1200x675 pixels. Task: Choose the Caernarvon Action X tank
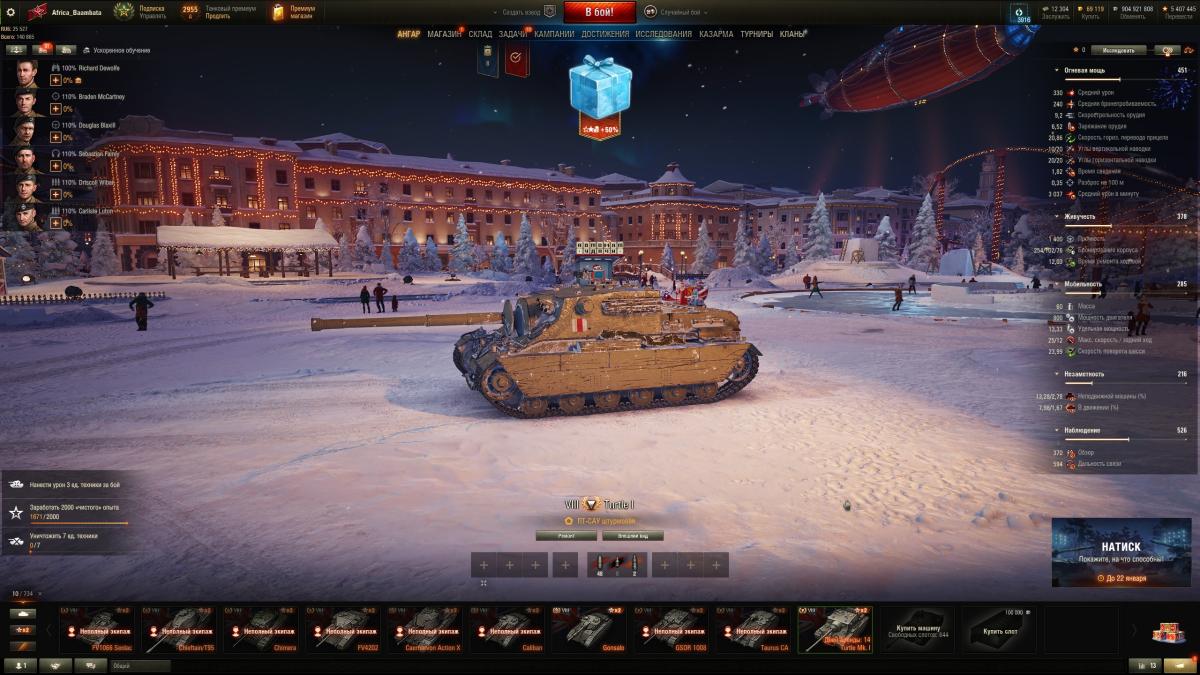click(429, 630)
